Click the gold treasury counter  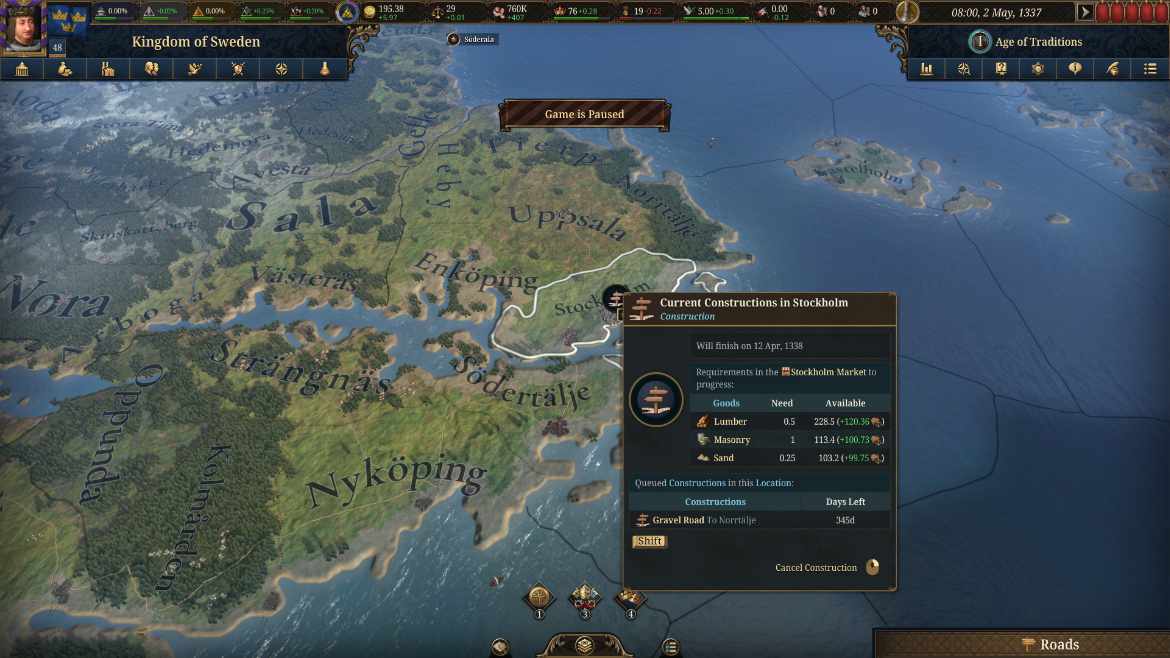383,12
